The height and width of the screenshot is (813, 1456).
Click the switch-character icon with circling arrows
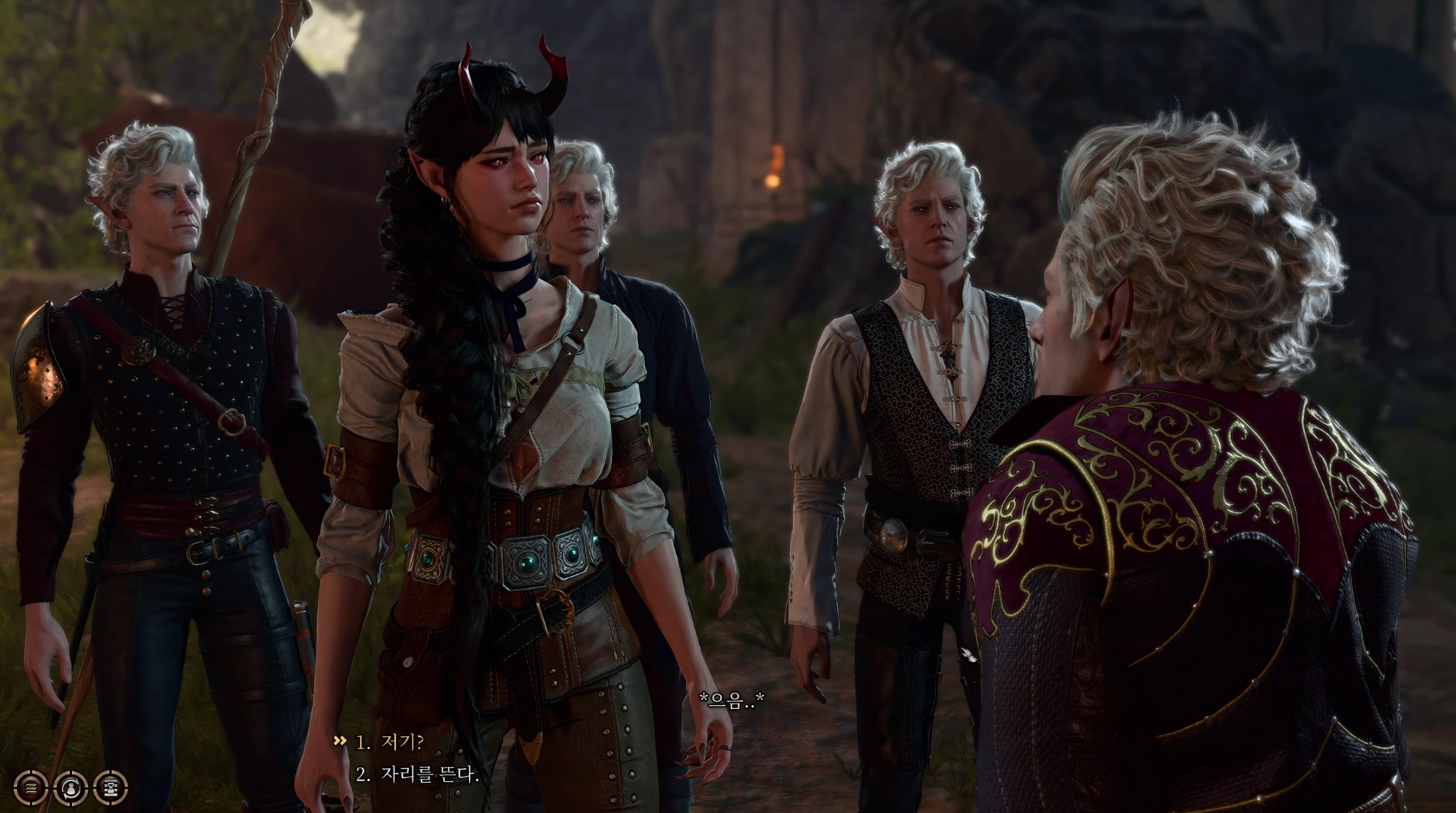pyautogui.click(x=71, y=787)
